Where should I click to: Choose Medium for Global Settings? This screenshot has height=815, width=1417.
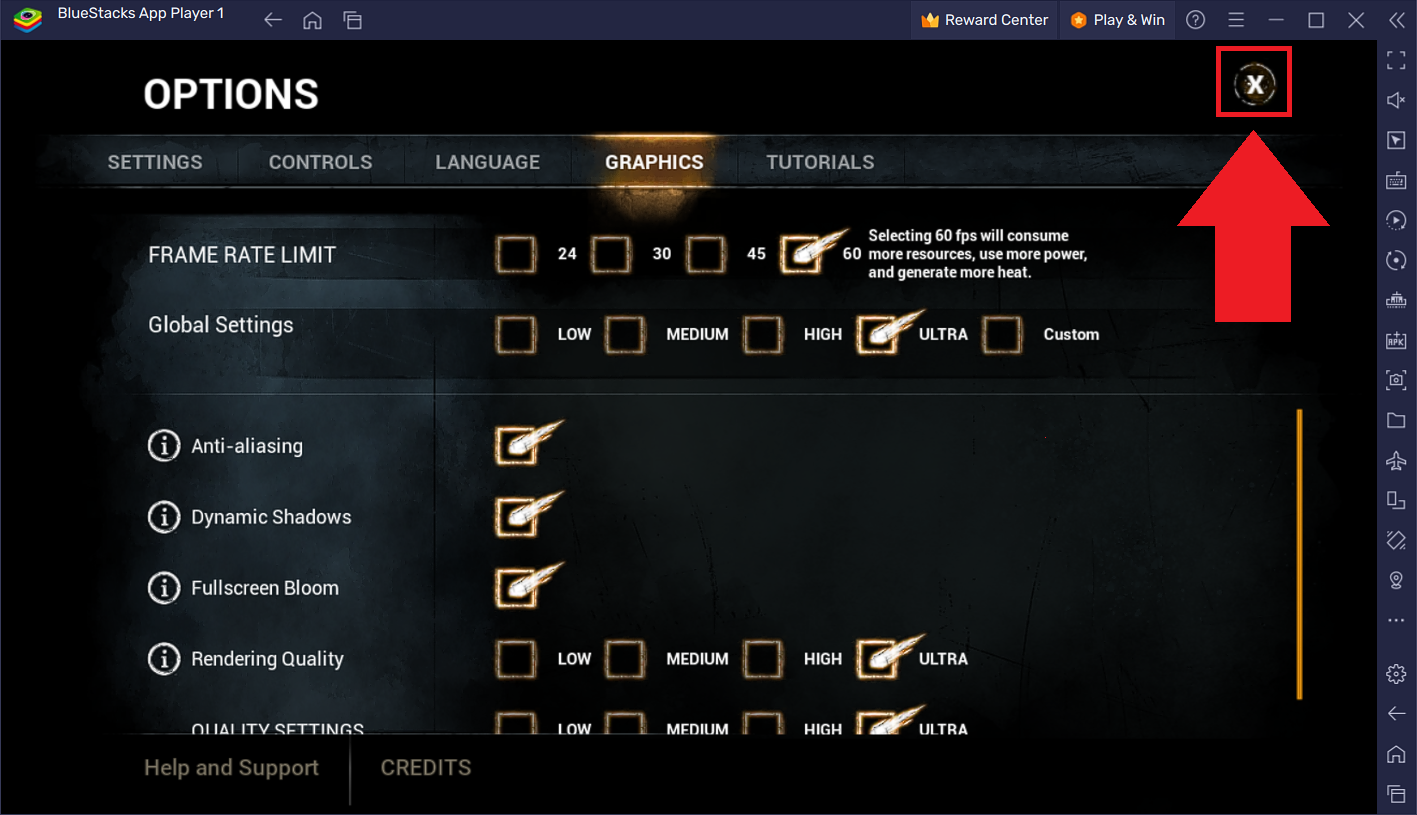click(x=625, y=334)
